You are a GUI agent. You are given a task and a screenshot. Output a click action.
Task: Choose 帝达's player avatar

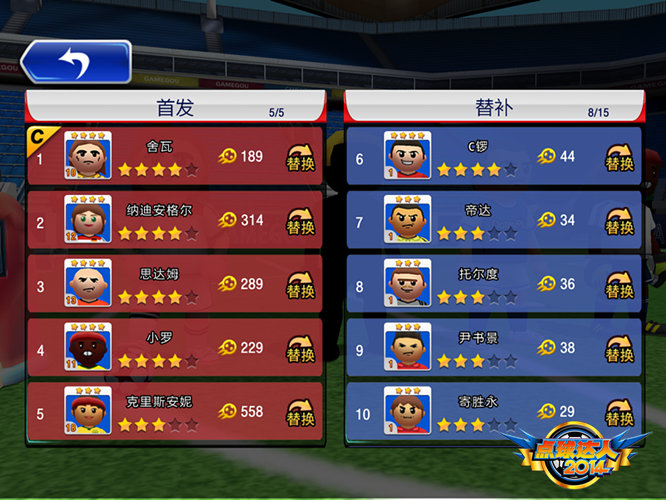pyautogui.click(x=407, y=220)
